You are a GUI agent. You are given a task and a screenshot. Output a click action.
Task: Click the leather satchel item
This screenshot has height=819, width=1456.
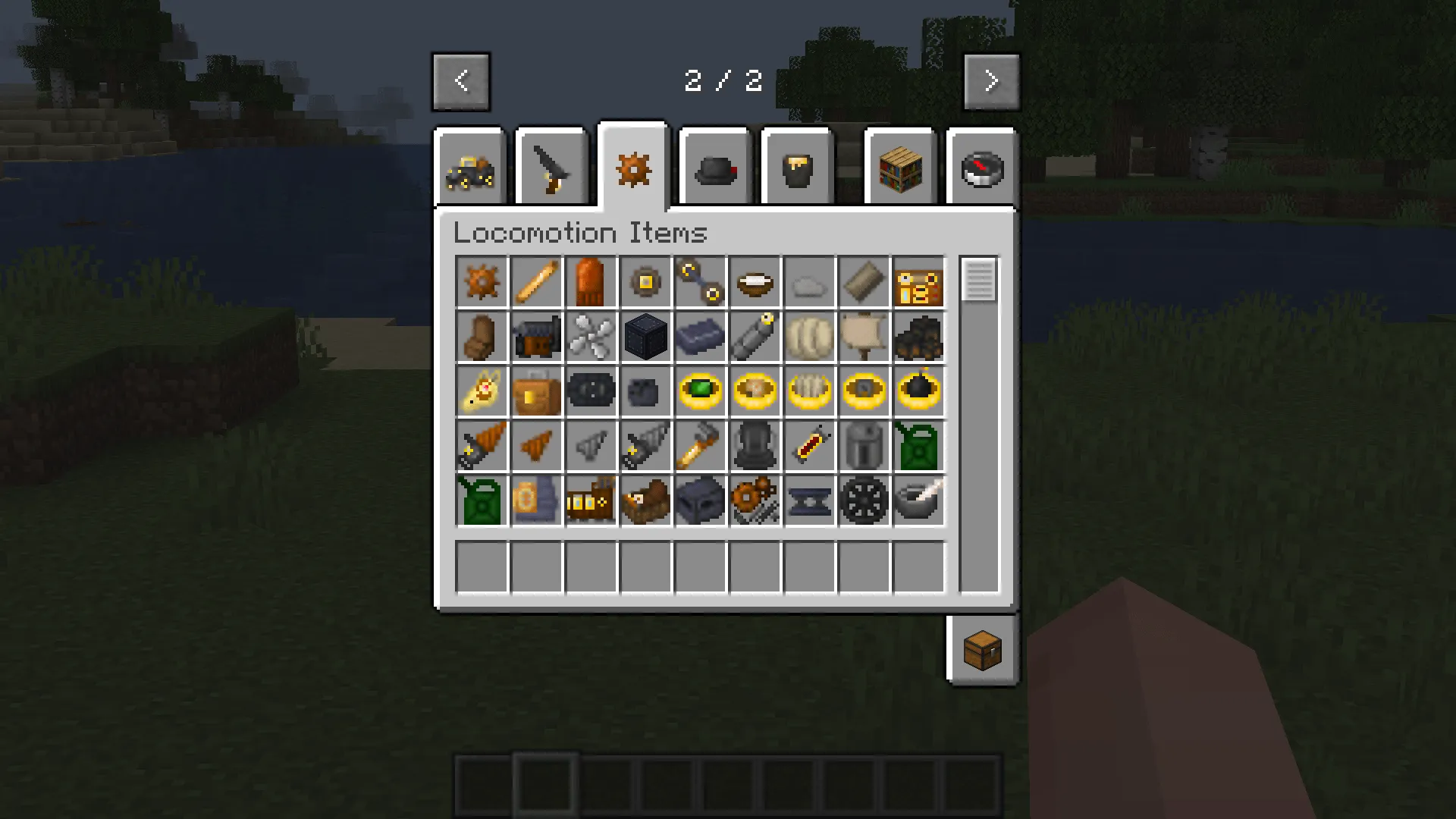(x=536, y=392)
